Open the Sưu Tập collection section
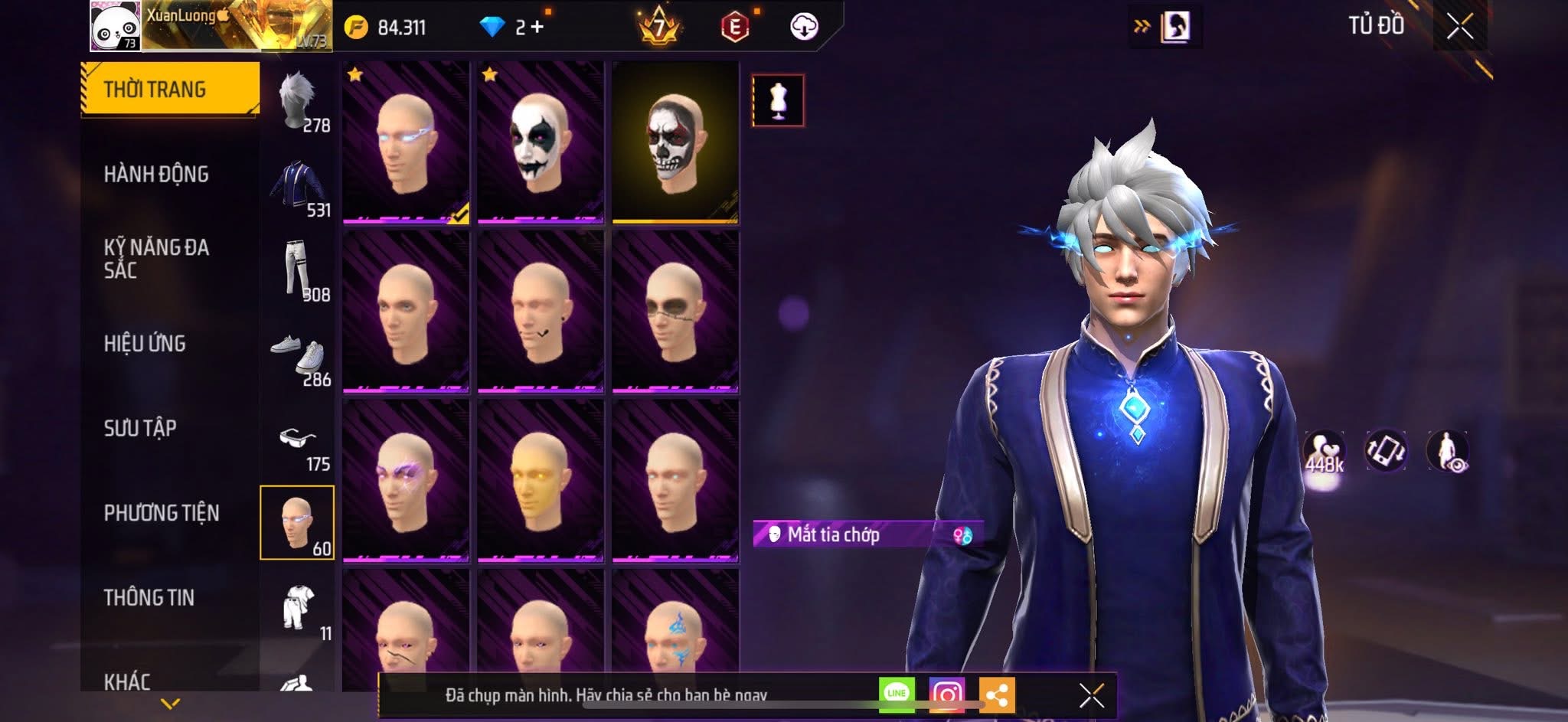The height and width of the screenshot is (722, 1568). pos(140,428)
